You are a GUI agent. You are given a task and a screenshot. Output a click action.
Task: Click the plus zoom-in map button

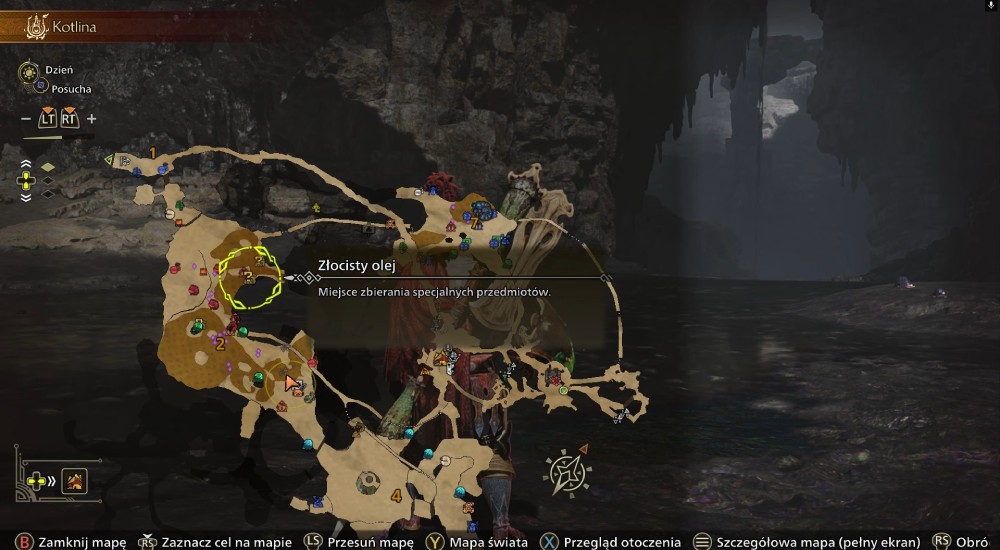point(92,119)
